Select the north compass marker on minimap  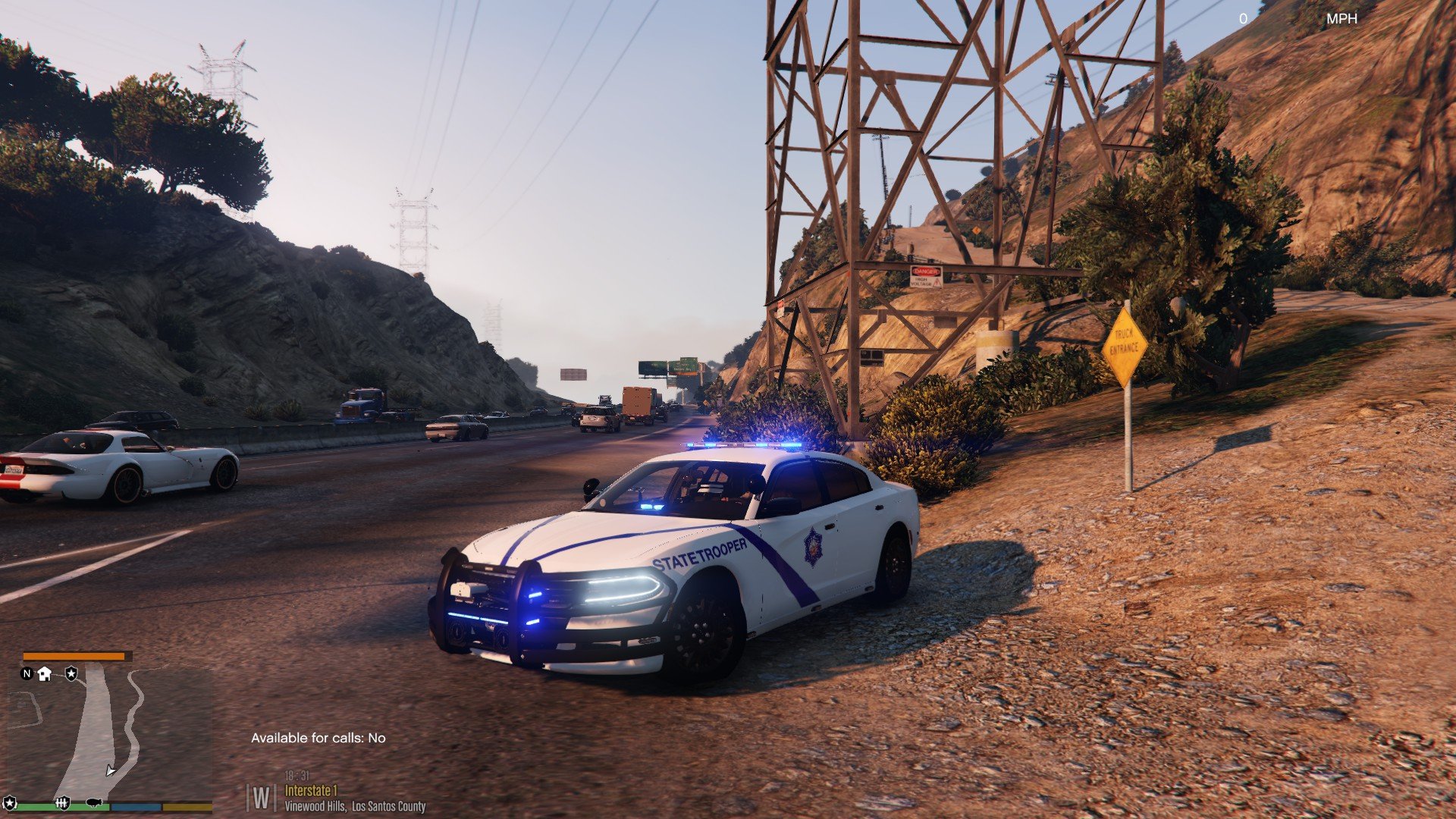[x=27, y=673]
